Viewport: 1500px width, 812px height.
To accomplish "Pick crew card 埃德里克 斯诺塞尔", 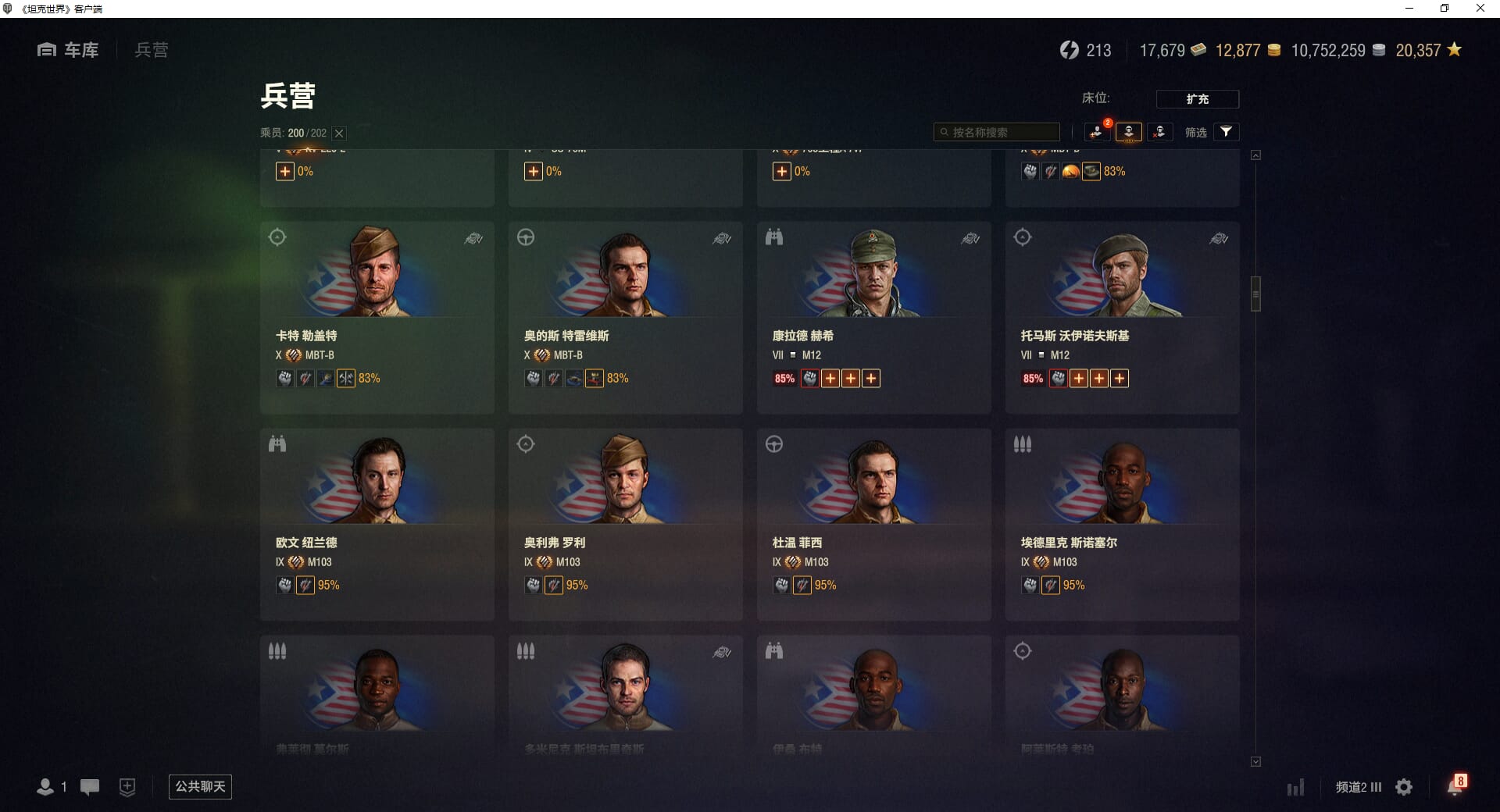I will (1122, 524).
